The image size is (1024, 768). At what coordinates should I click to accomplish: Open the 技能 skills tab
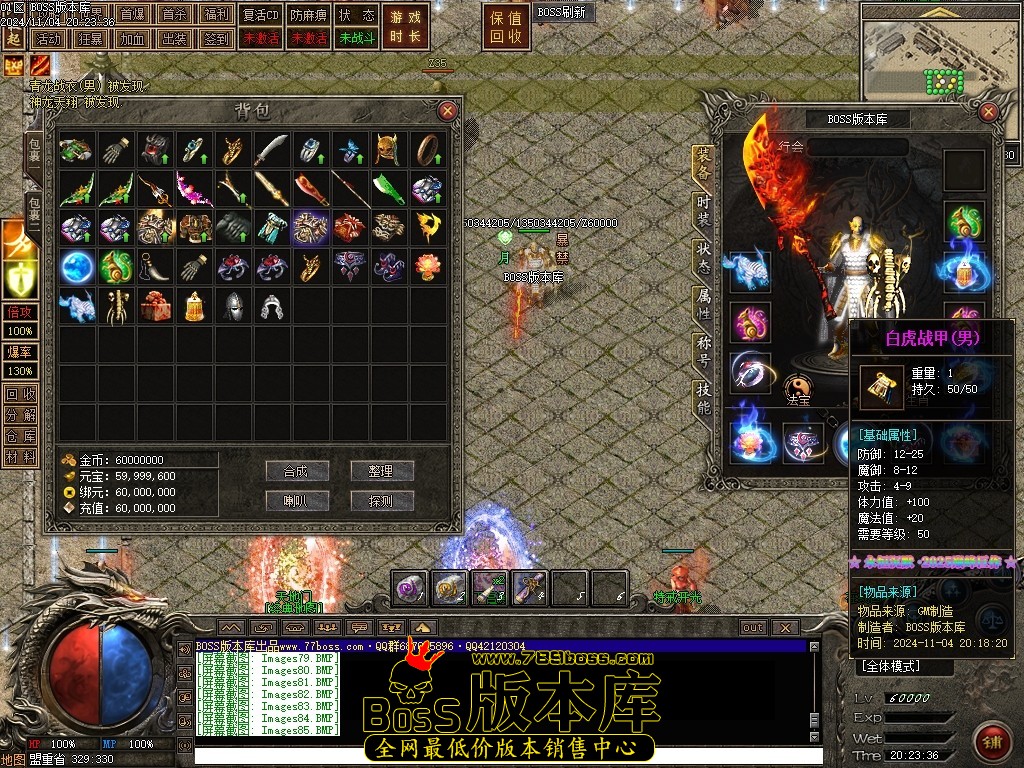click(705, 398)
